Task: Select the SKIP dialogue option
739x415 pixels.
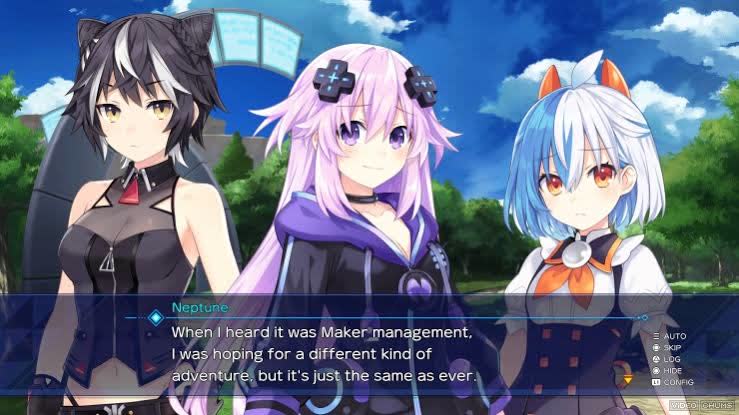Action: [x=674, y=347]
